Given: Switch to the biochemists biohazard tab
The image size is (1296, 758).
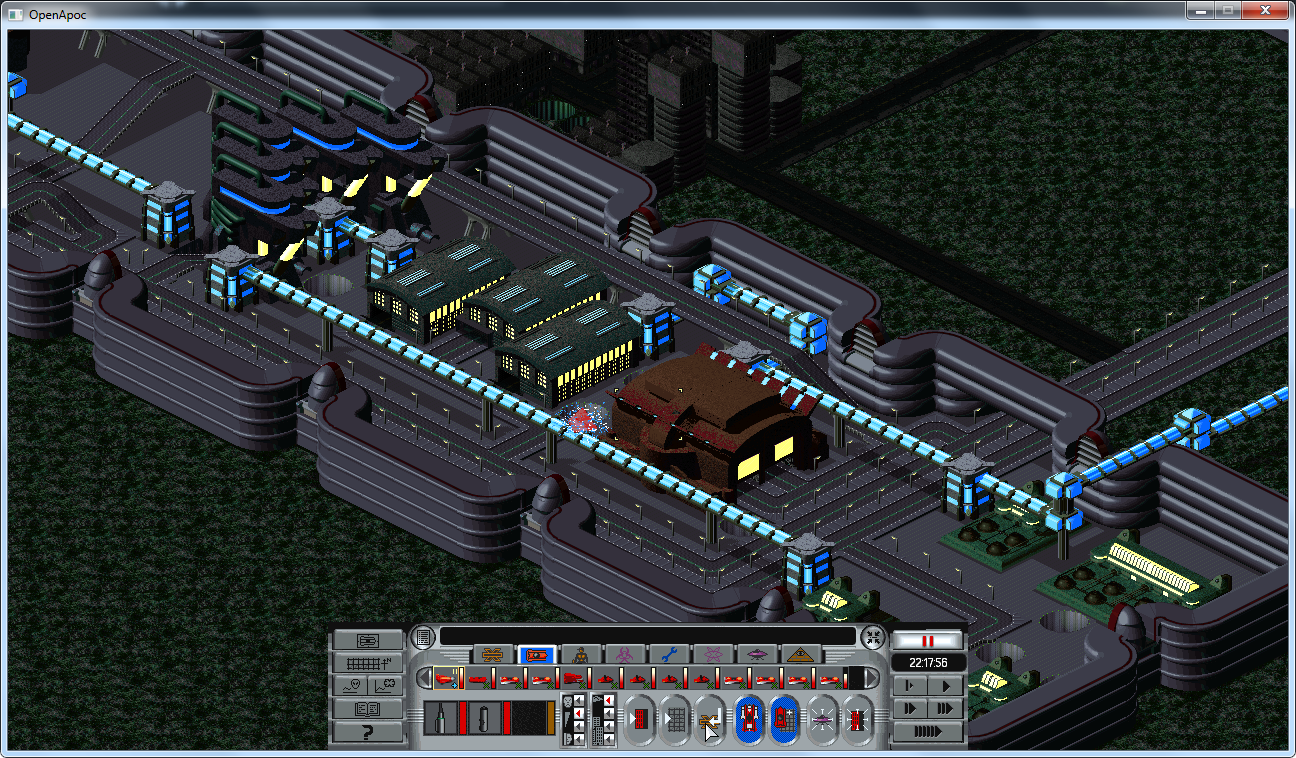Looking at the screenshot, I should 624,655.
